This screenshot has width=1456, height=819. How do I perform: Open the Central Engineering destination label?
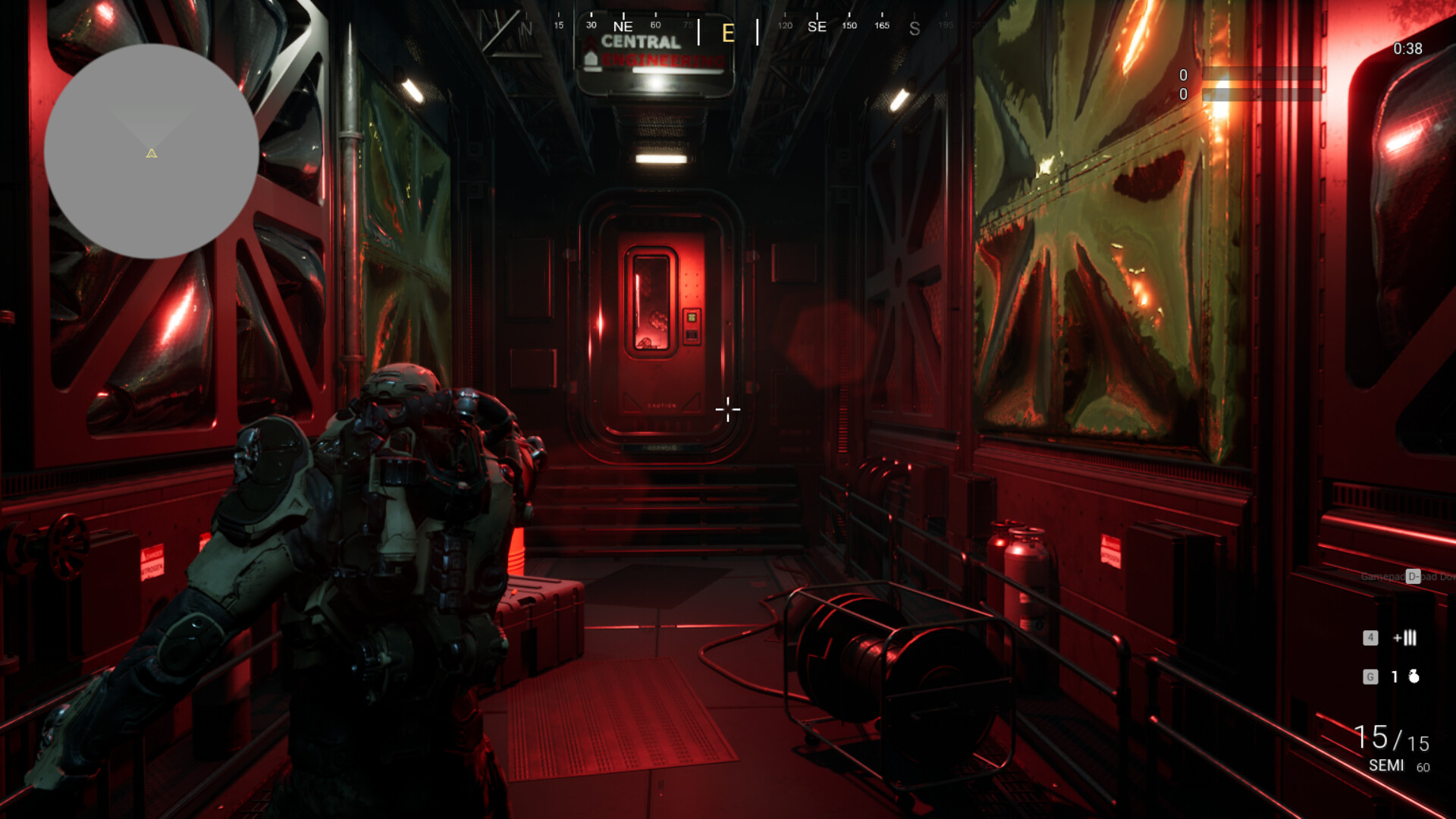(x=648, y=52)
